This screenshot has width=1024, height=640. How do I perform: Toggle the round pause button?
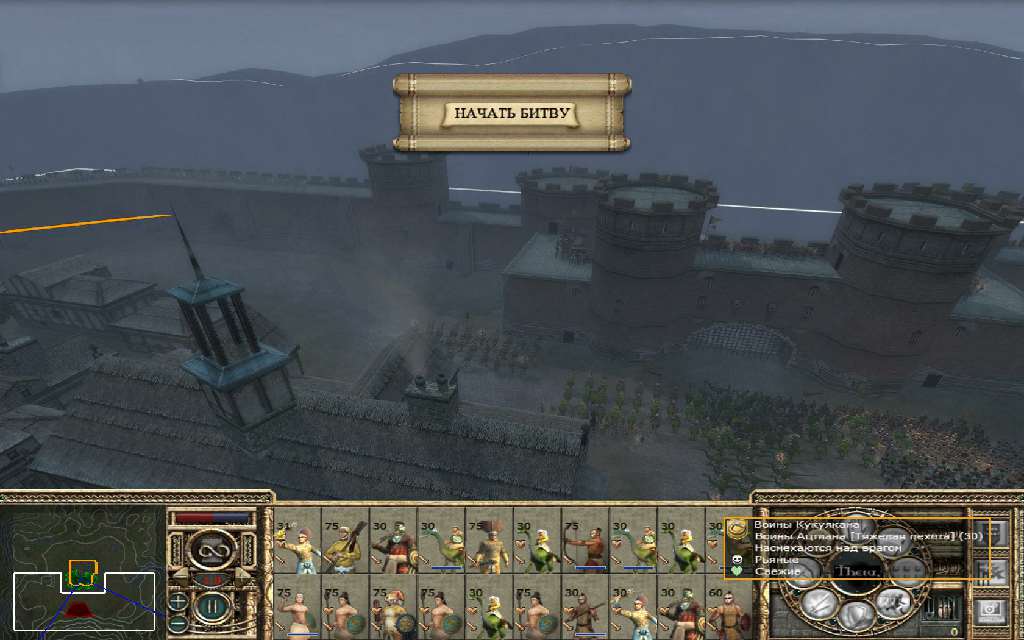pyautogui.click(x=211, y=607)
